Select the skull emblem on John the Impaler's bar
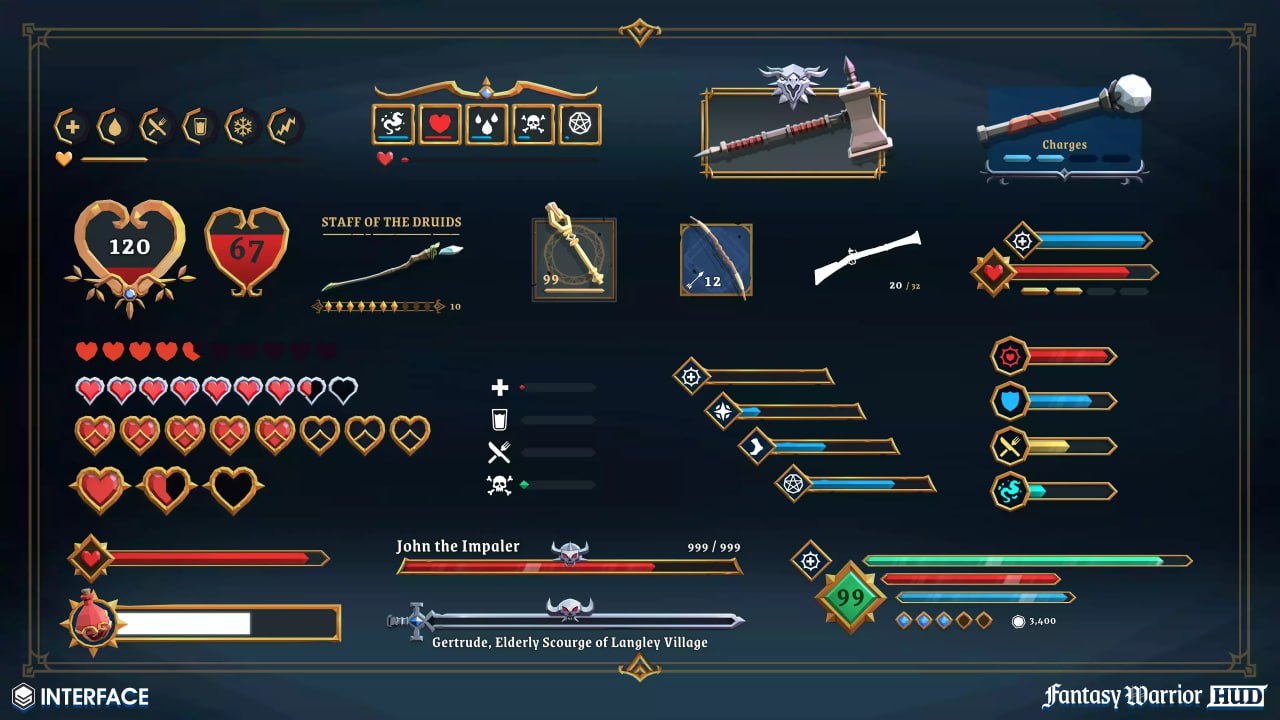Screen dimensions: 1280x720 click(x=568, y=548)
